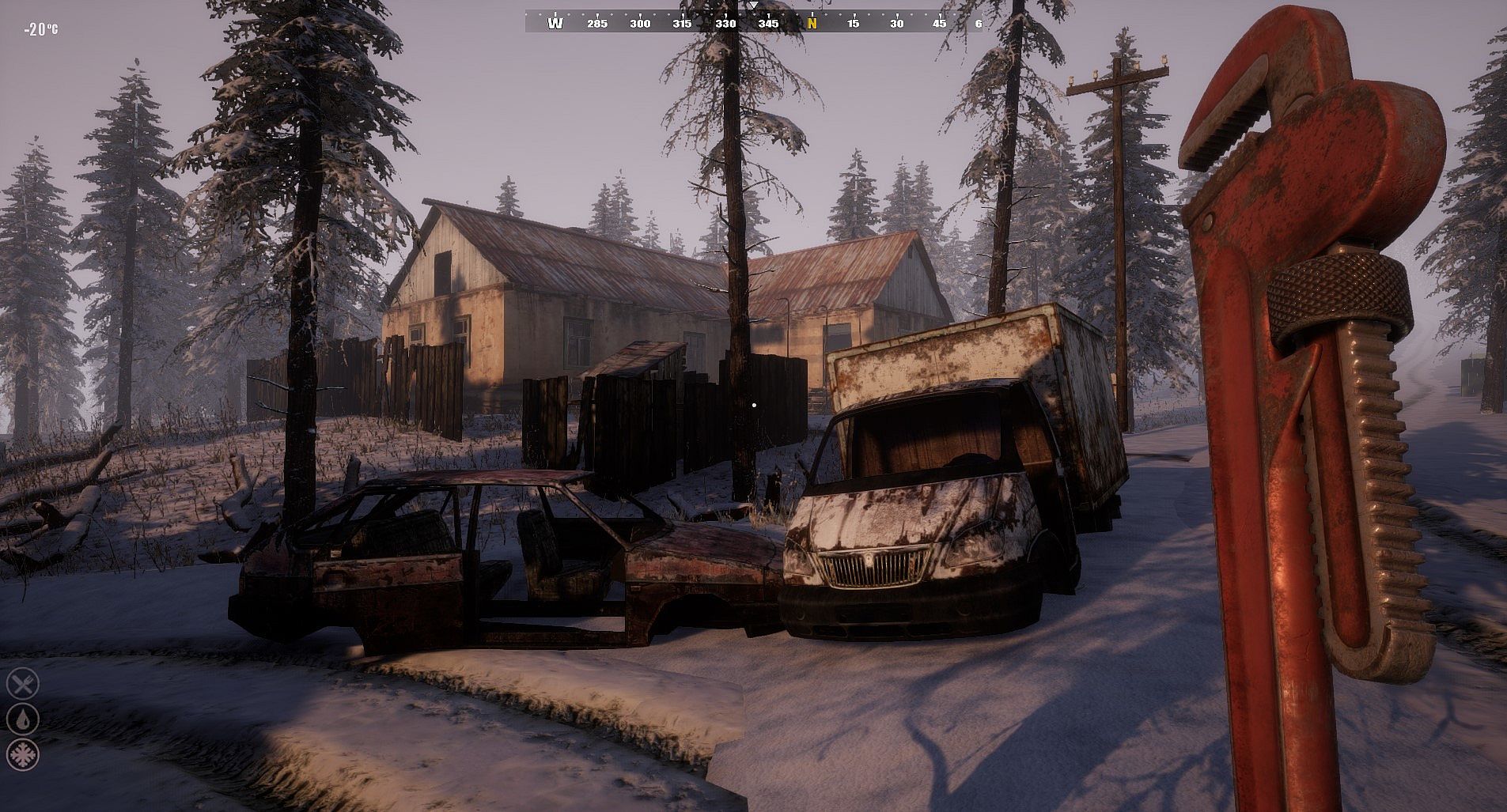Select the thirst water drop icon
Screen dimensions: 1507x812
point(22,718)
